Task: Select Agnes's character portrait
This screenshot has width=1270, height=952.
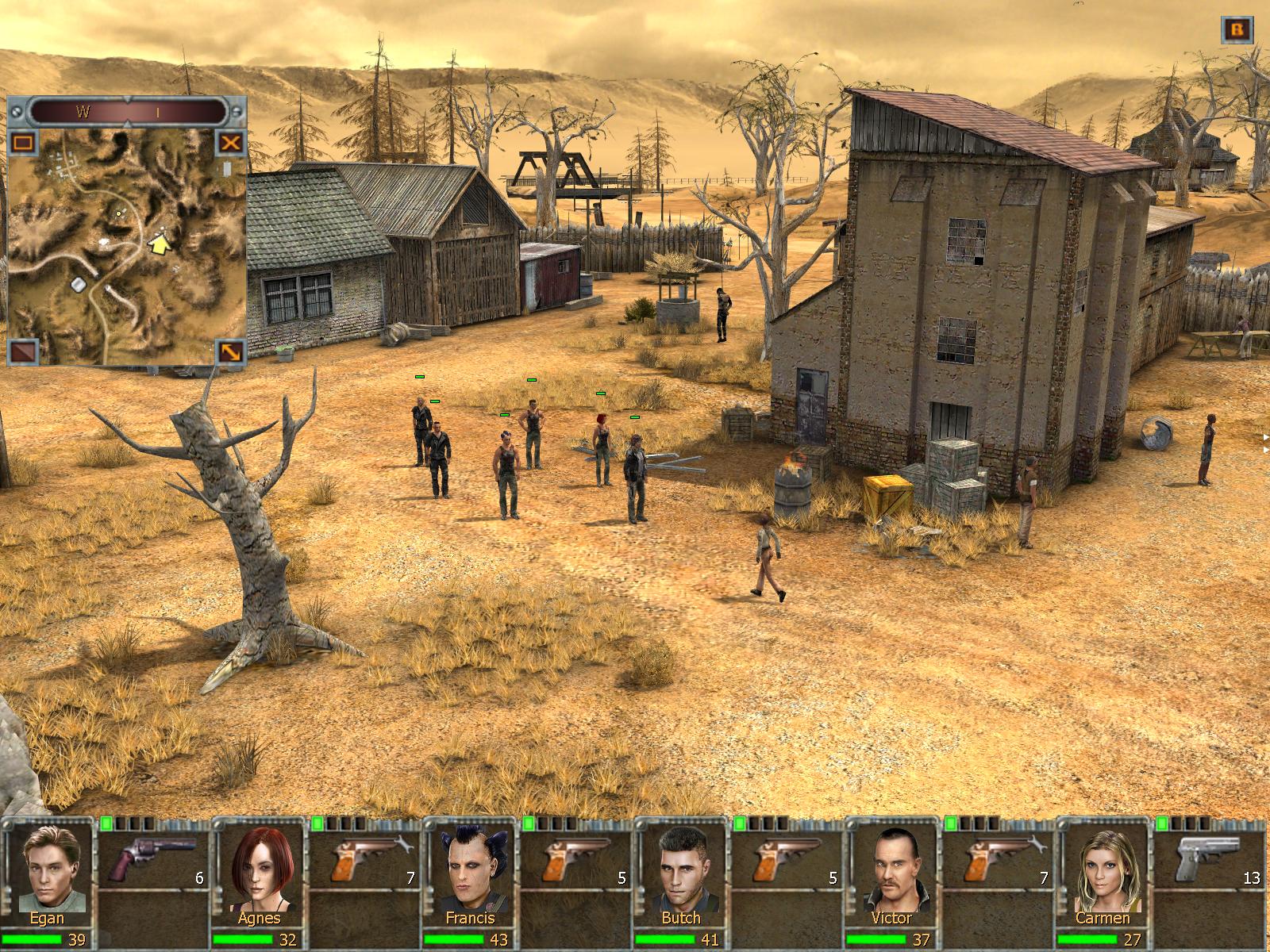Action: (x=258, y=870)
